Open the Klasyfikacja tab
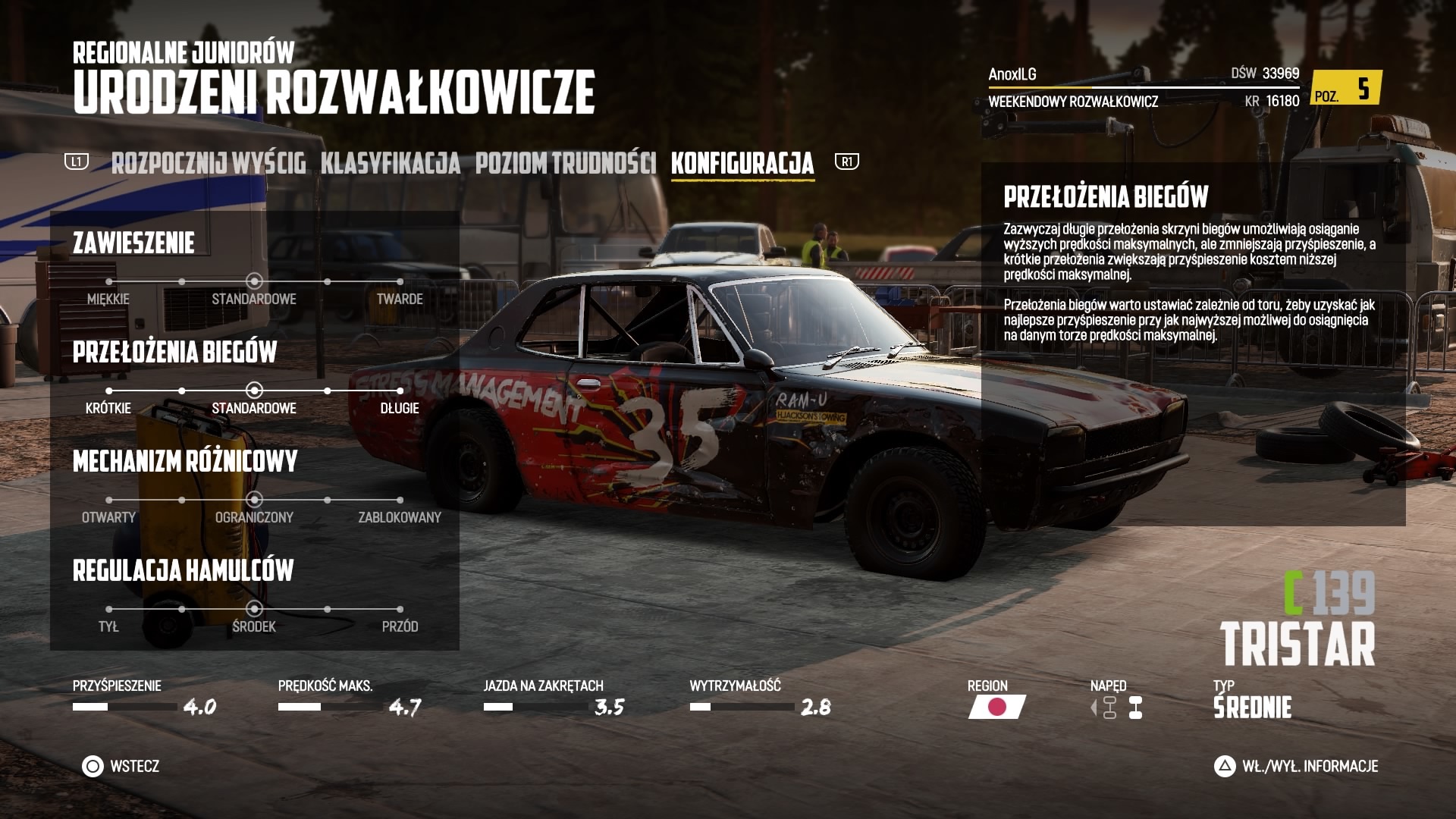Viewport: 1456px width, 819px height. (390, 163)
